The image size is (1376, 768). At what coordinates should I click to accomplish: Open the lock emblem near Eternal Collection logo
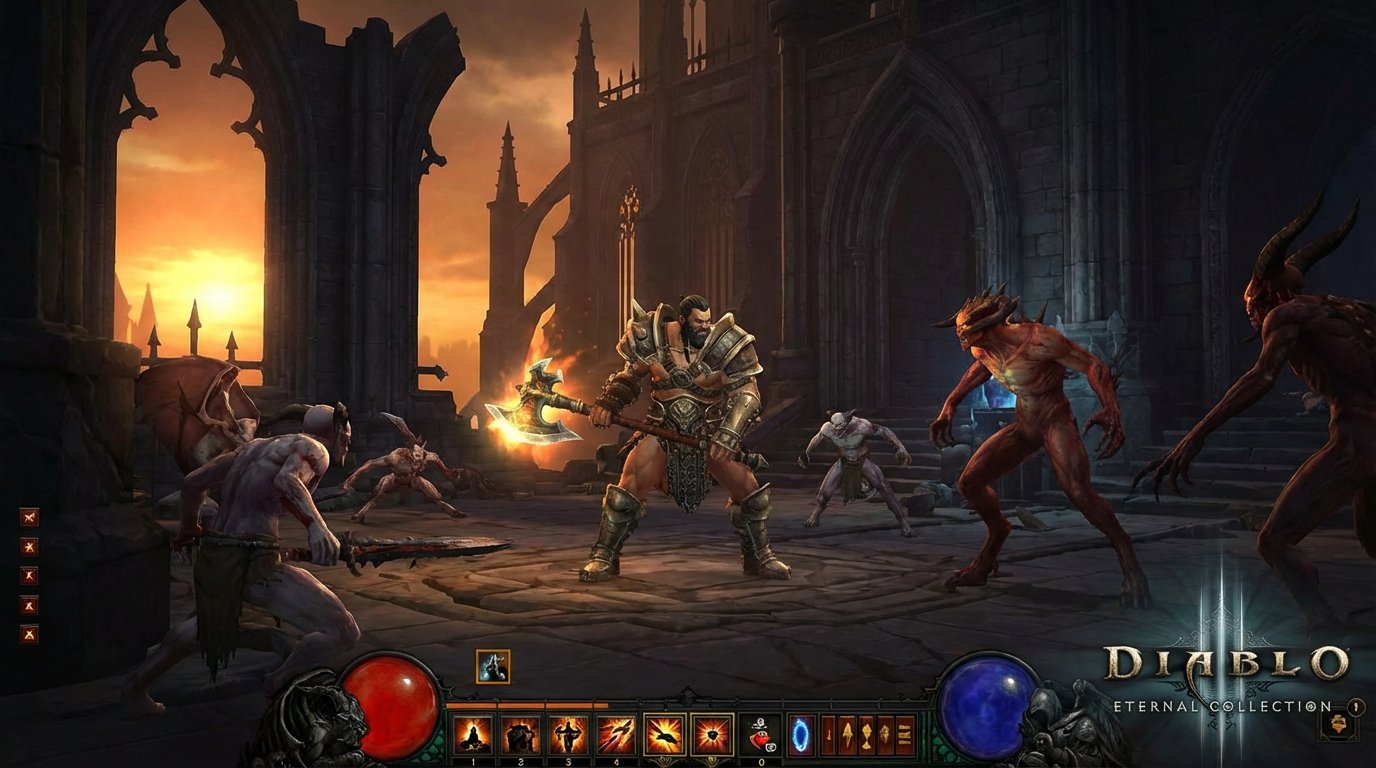[1355, 707]
